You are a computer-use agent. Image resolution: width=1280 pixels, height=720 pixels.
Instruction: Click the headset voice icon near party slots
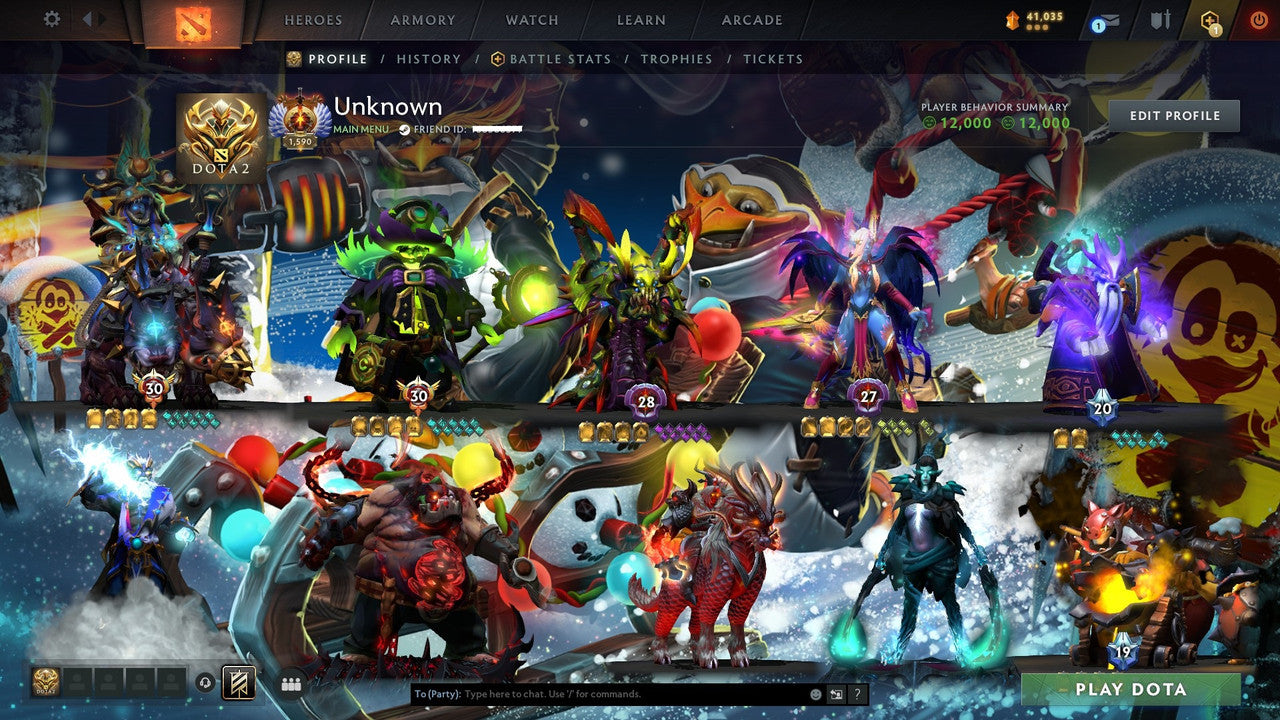coord(203,681)
